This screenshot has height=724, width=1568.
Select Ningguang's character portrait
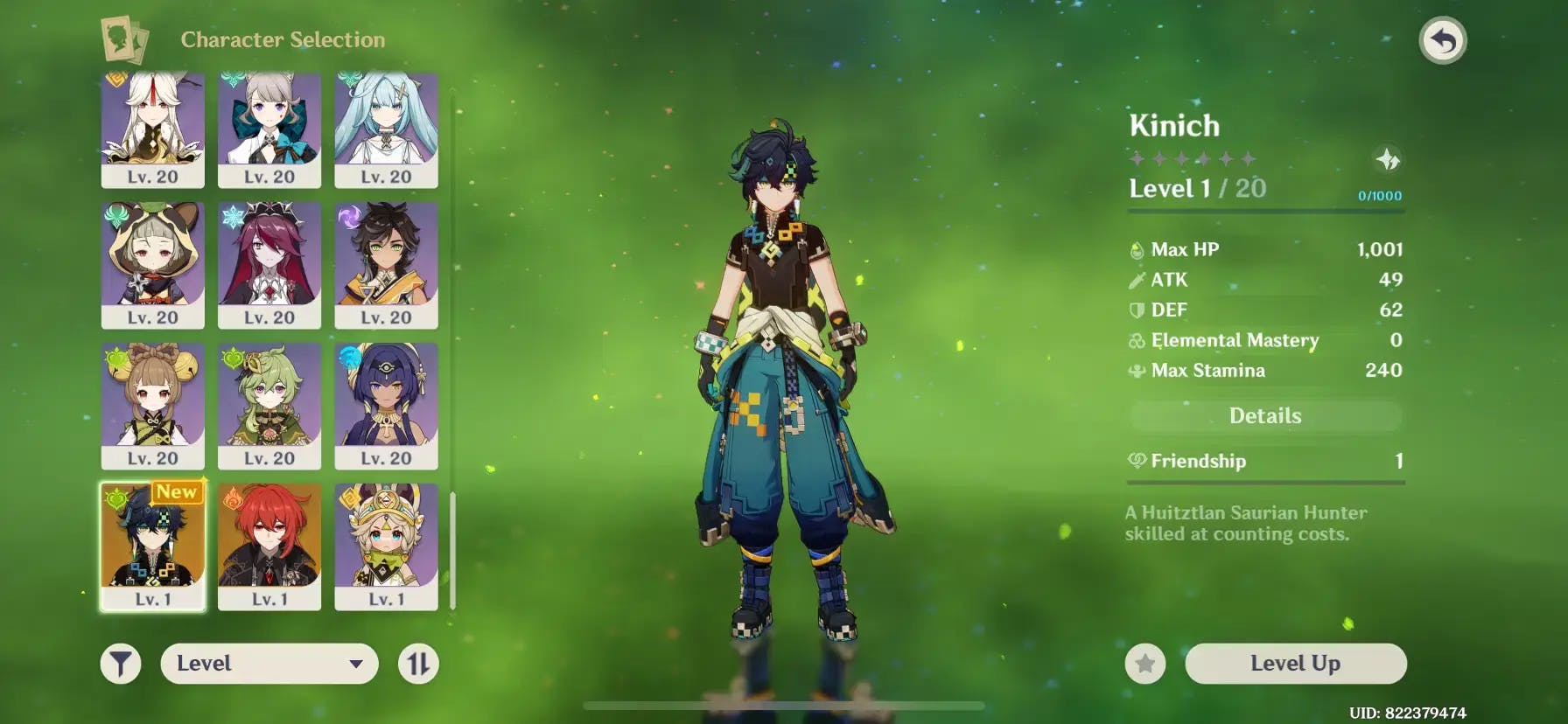[153, 128]
